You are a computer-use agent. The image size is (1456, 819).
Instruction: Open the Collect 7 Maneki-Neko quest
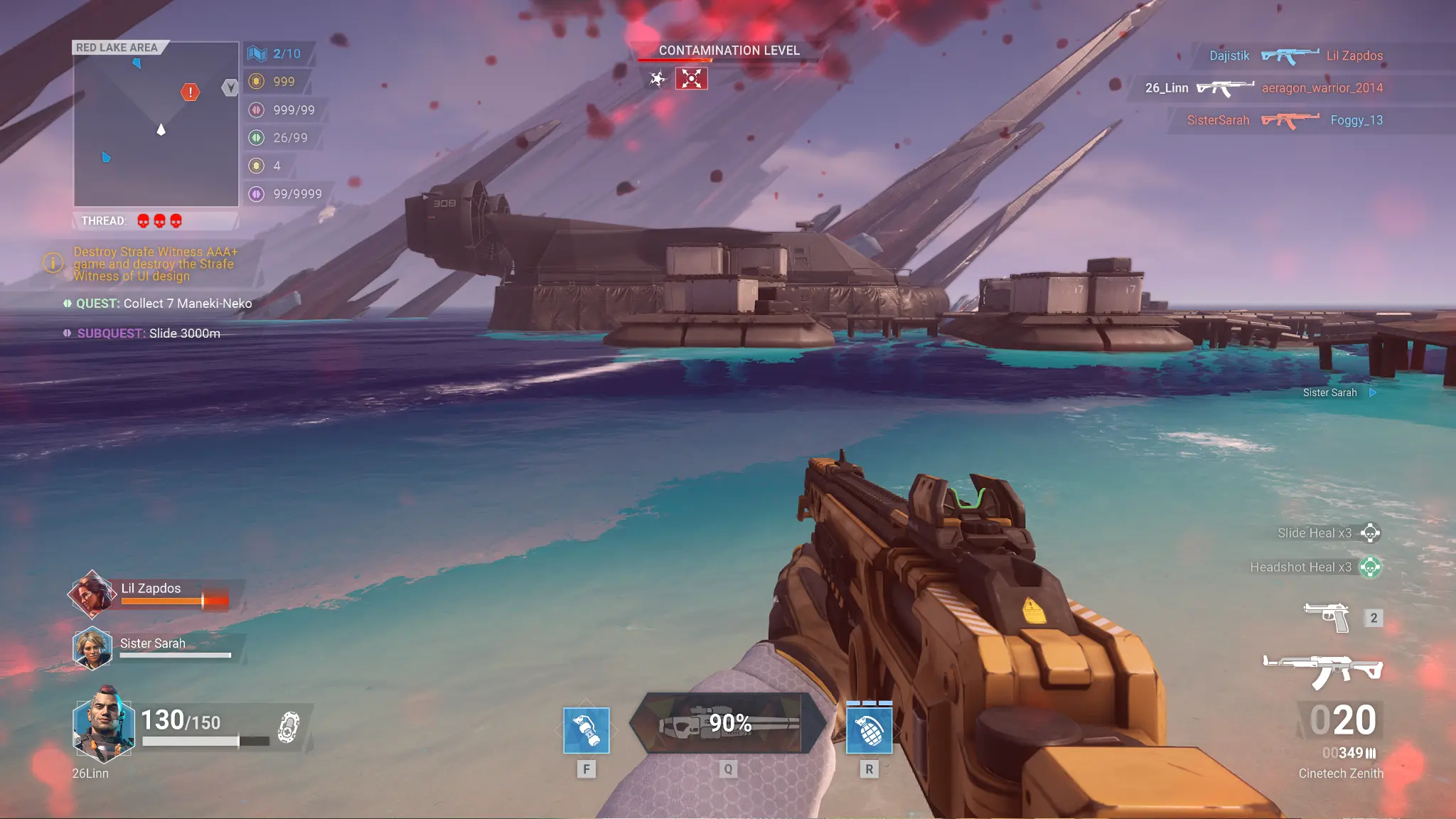(x=164, y=304)
